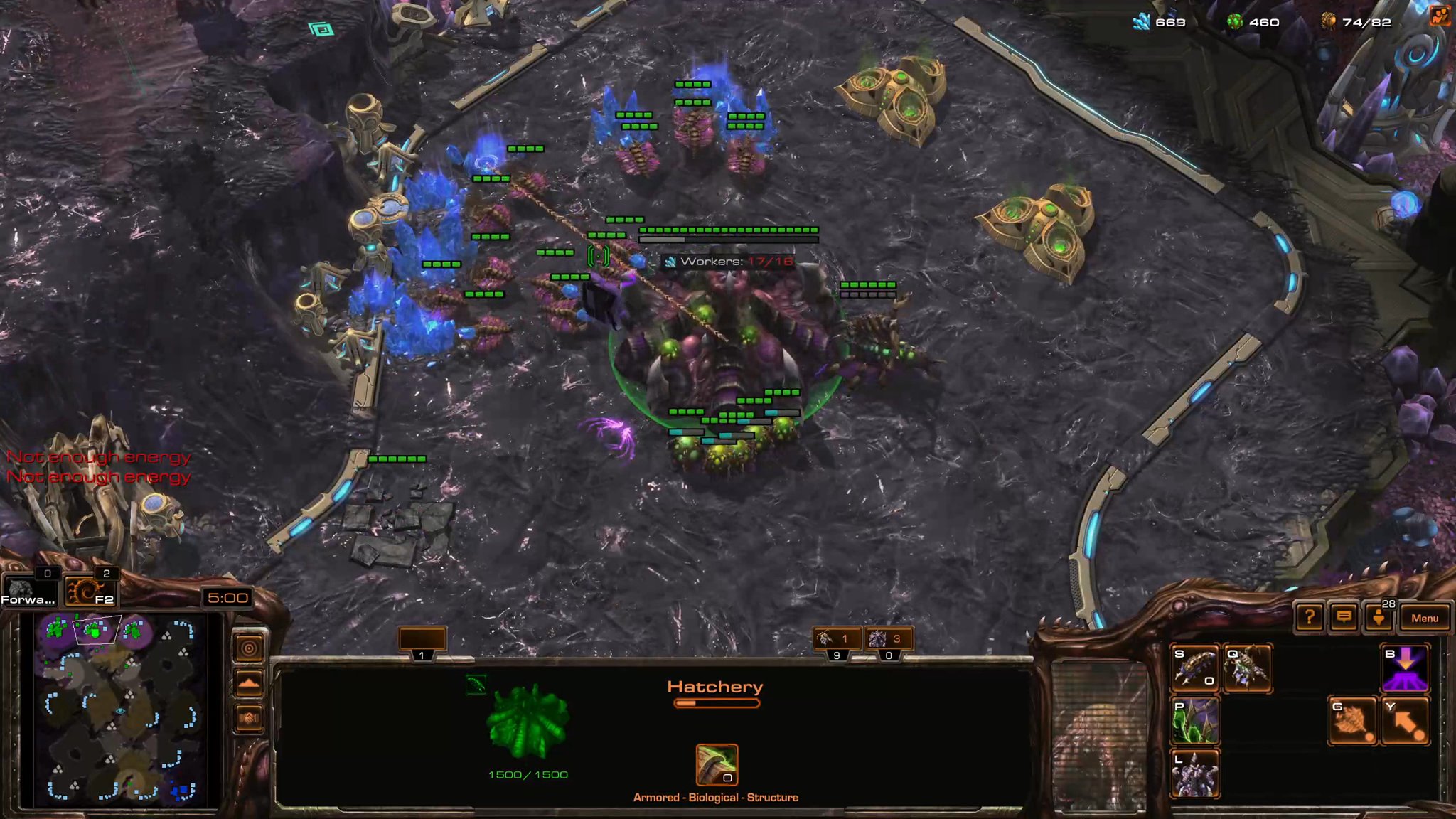Open the Menu in the top right
This screenshot has width=1456, height=819.
1425,618
